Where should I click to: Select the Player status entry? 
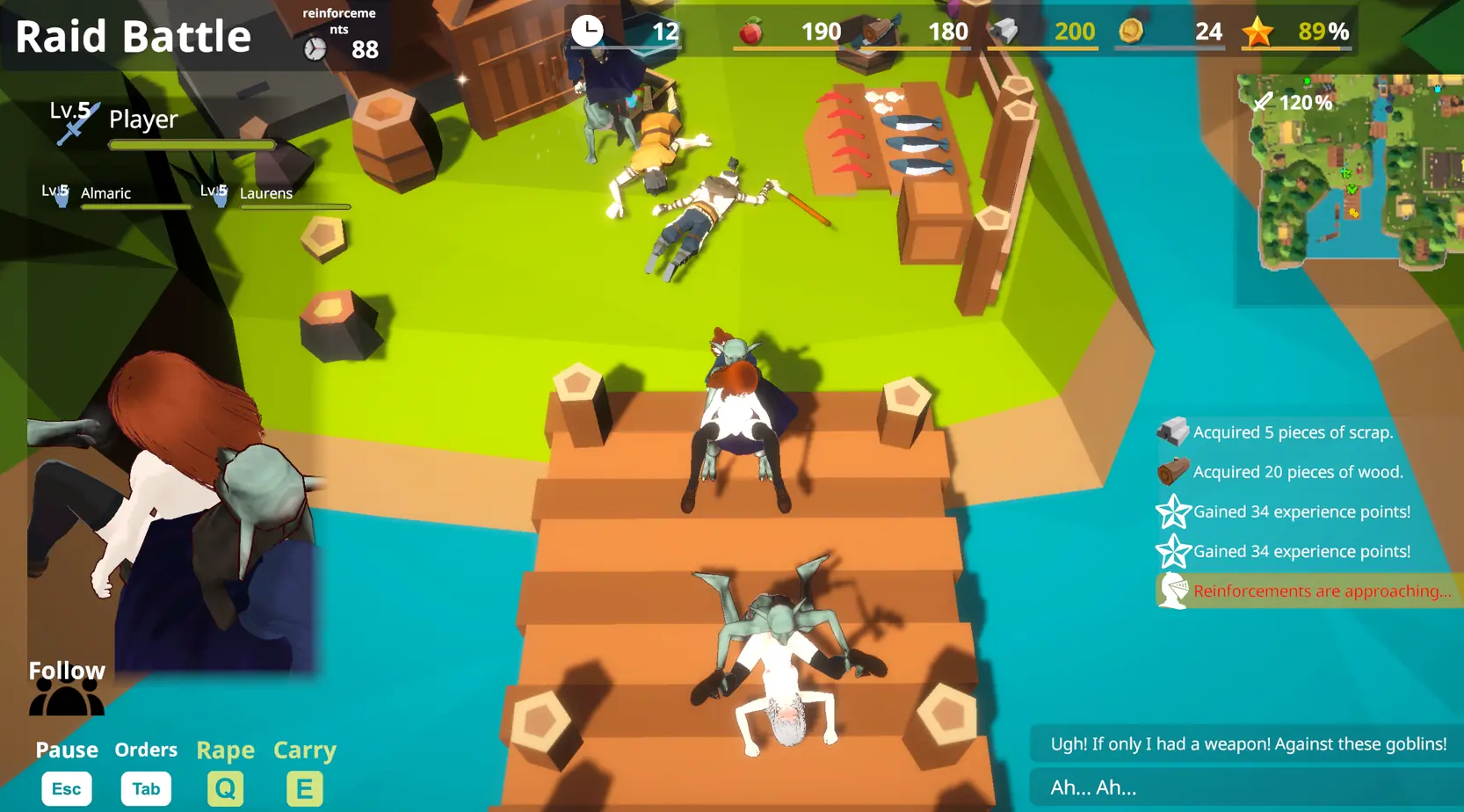(143, 120)
